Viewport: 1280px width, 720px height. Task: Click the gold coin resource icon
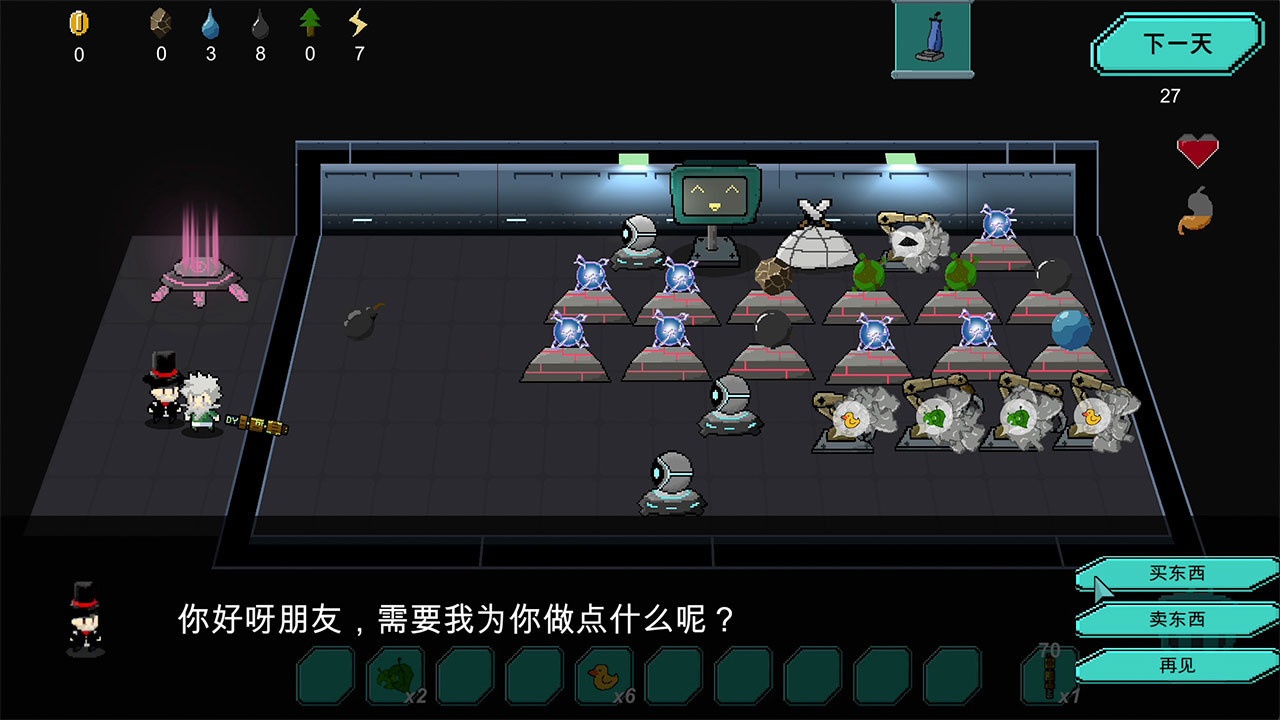(x=79, y=22)
